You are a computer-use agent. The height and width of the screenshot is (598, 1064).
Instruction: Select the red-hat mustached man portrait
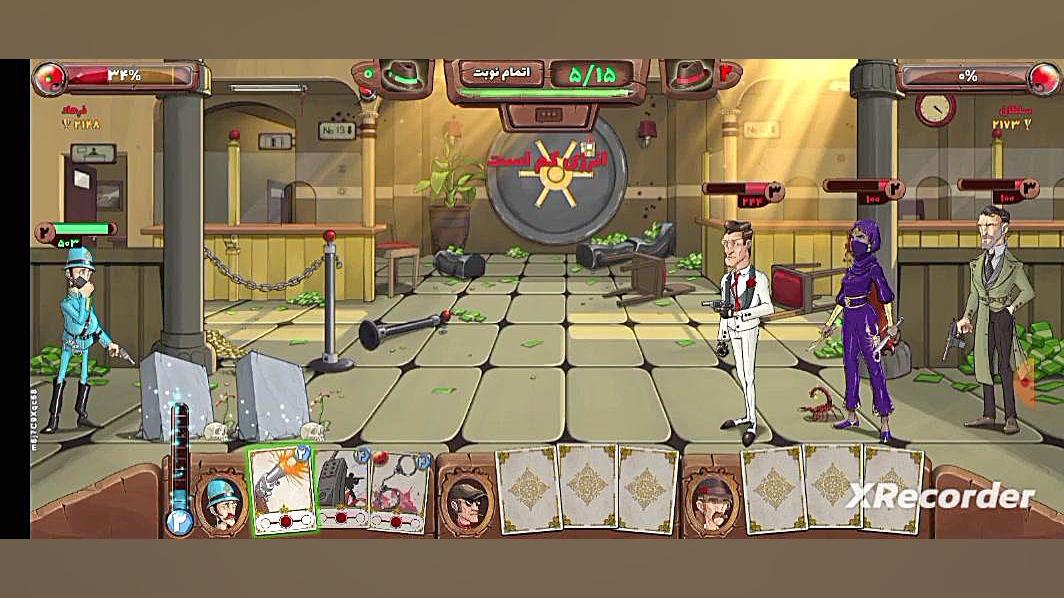pos(709,499)
